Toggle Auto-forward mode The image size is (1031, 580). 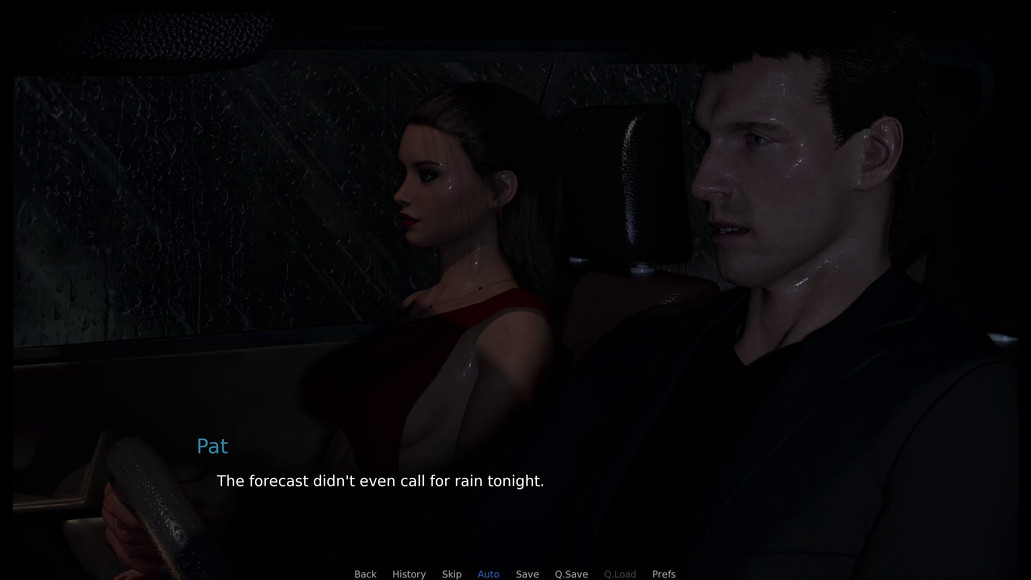click(x=488, y=574)
